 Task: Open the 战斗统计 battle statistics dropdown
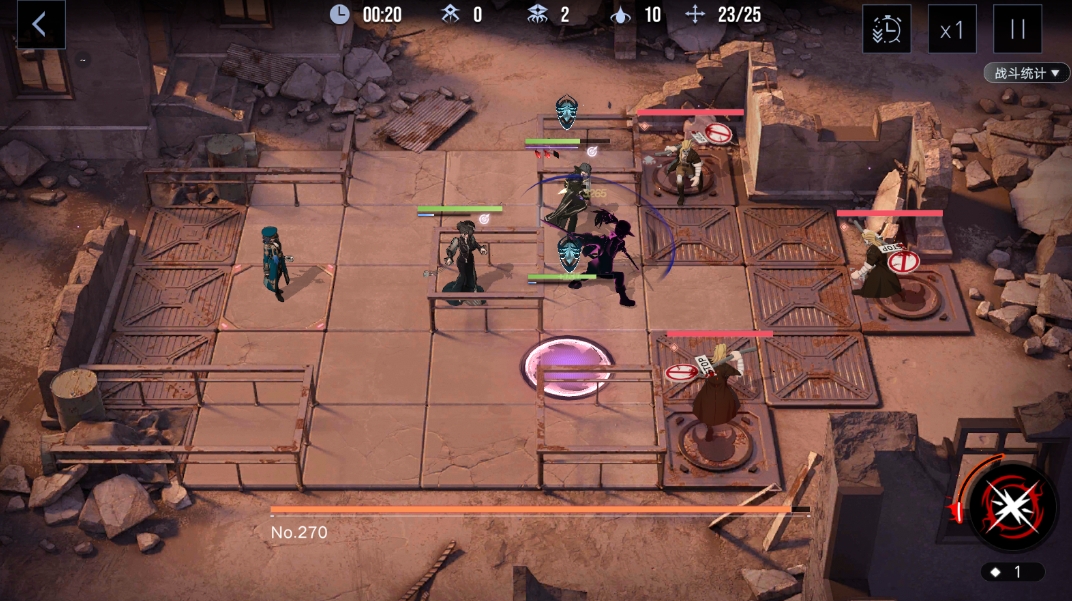(1026, 74)
